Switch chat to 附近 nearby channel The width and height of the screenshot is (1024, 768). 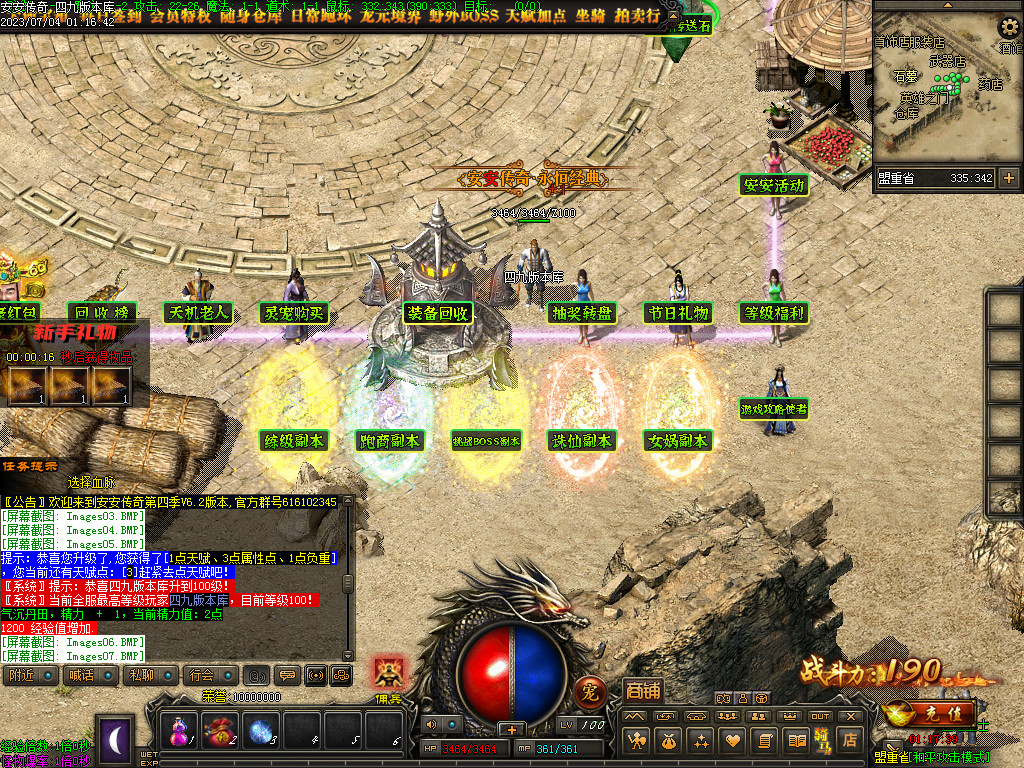(28, 675)
